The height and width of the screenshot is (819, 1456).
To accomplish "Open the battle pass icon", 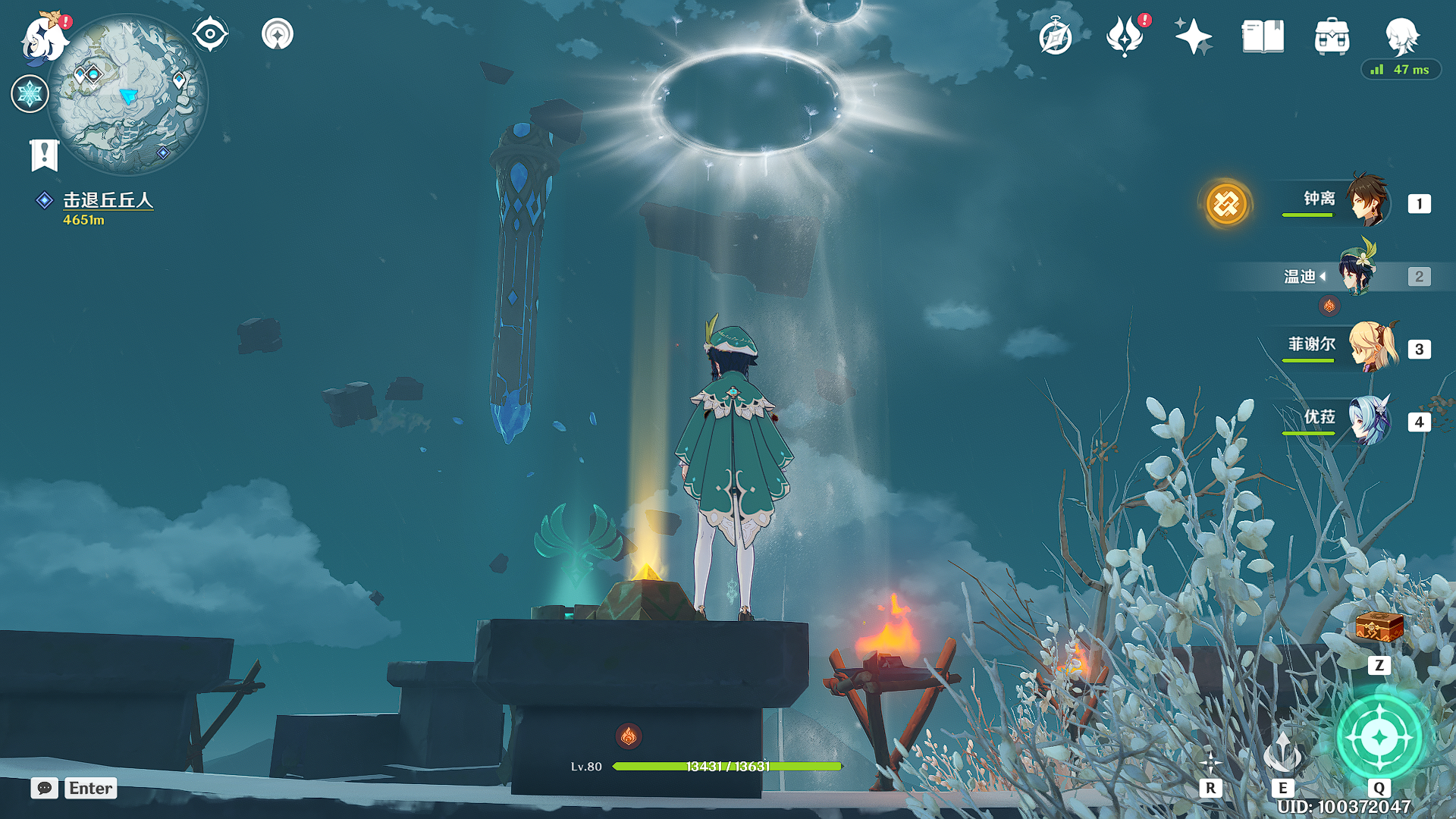I will [1125, 36].
